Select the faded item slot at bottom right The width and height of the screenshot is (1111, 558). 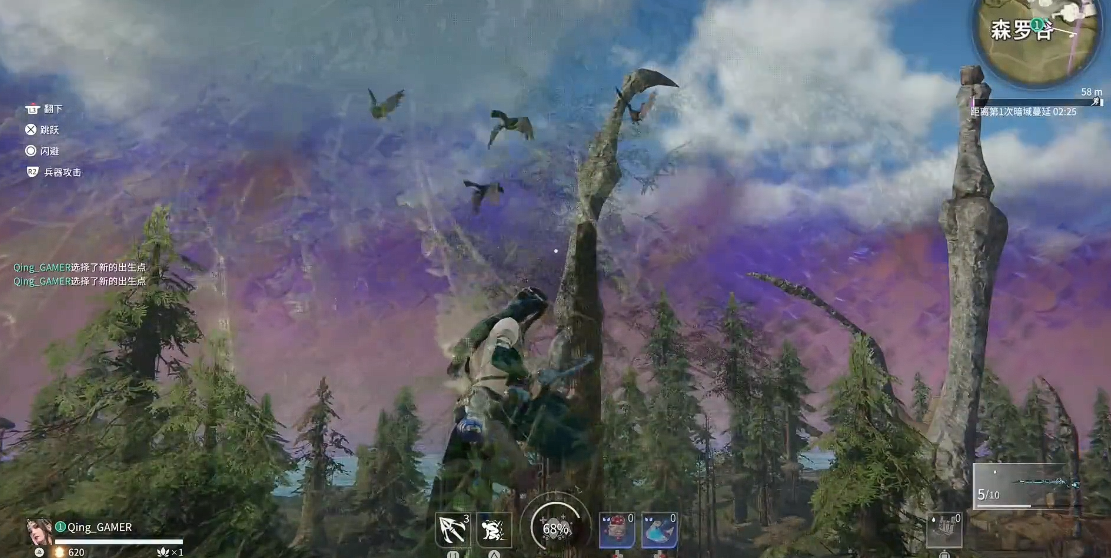pos(944,529)
